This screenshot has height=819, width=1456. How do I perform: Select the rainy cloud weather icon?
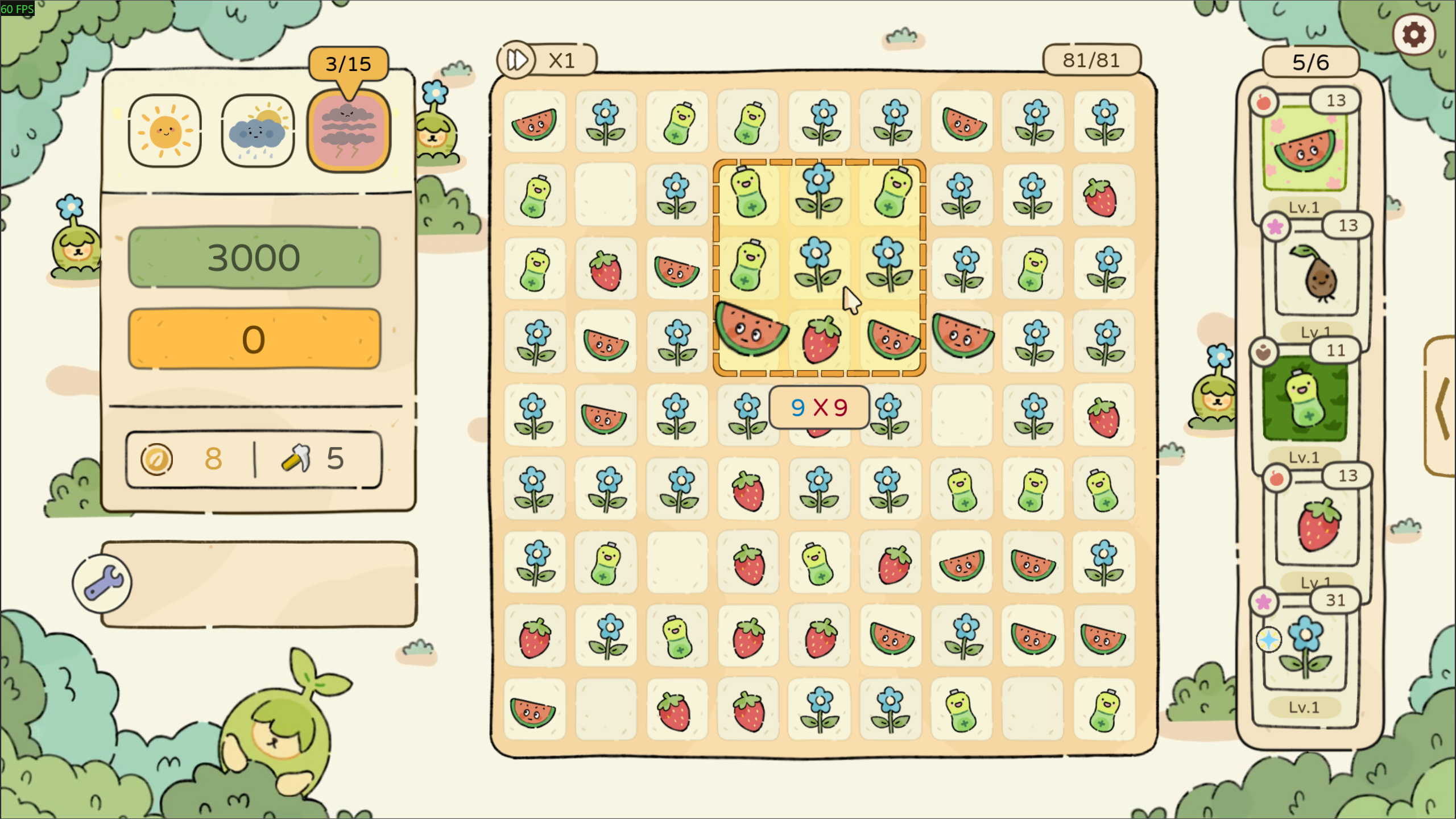258,131
